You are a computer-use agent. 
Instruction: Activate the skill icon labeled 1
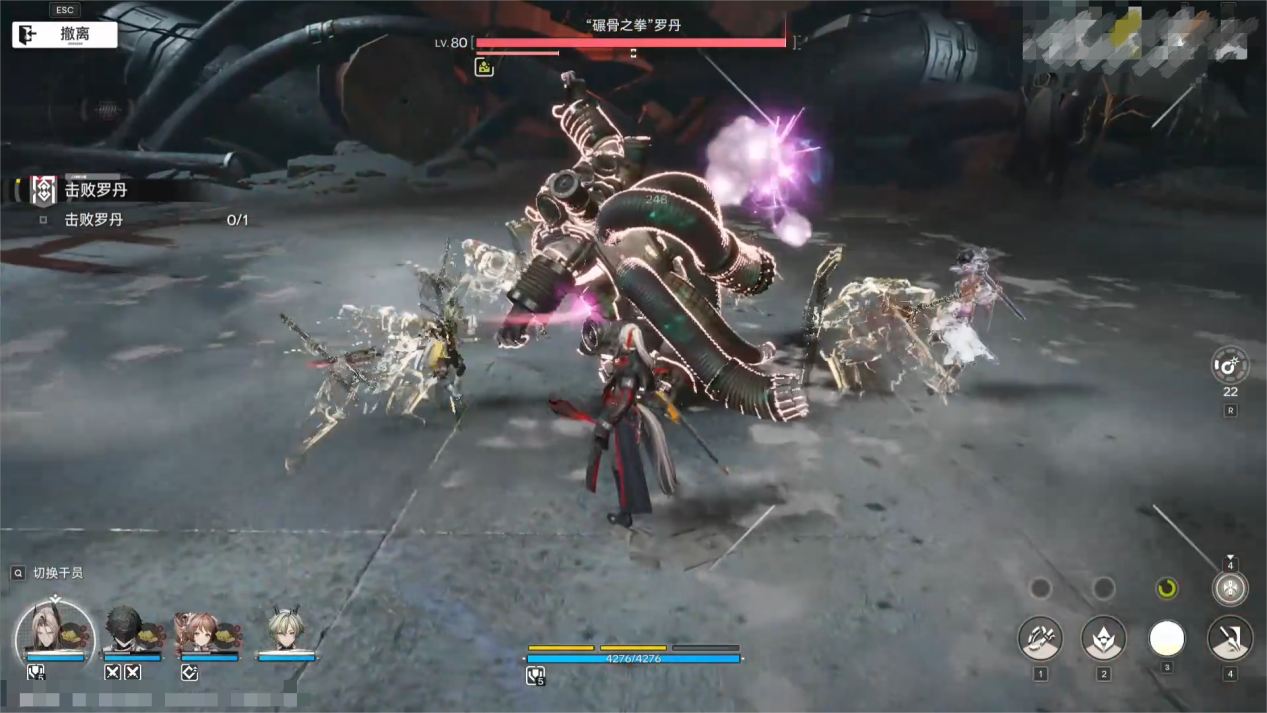pos(1040,639)
